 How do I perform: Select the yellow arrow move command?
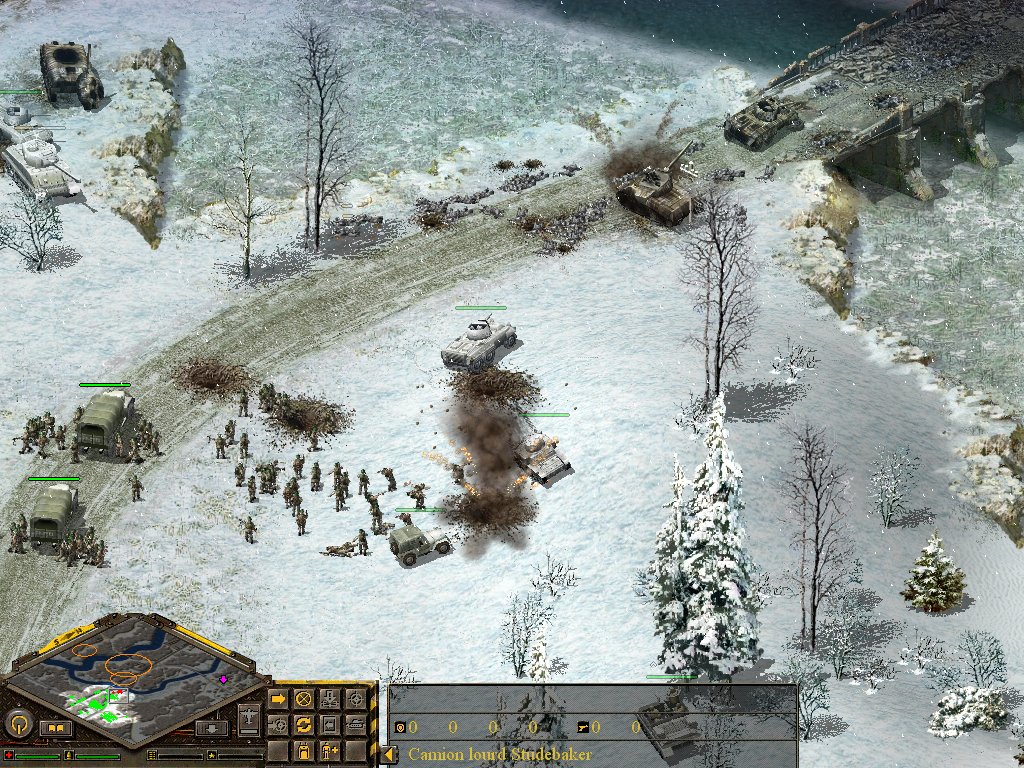(x=278, y=698)
